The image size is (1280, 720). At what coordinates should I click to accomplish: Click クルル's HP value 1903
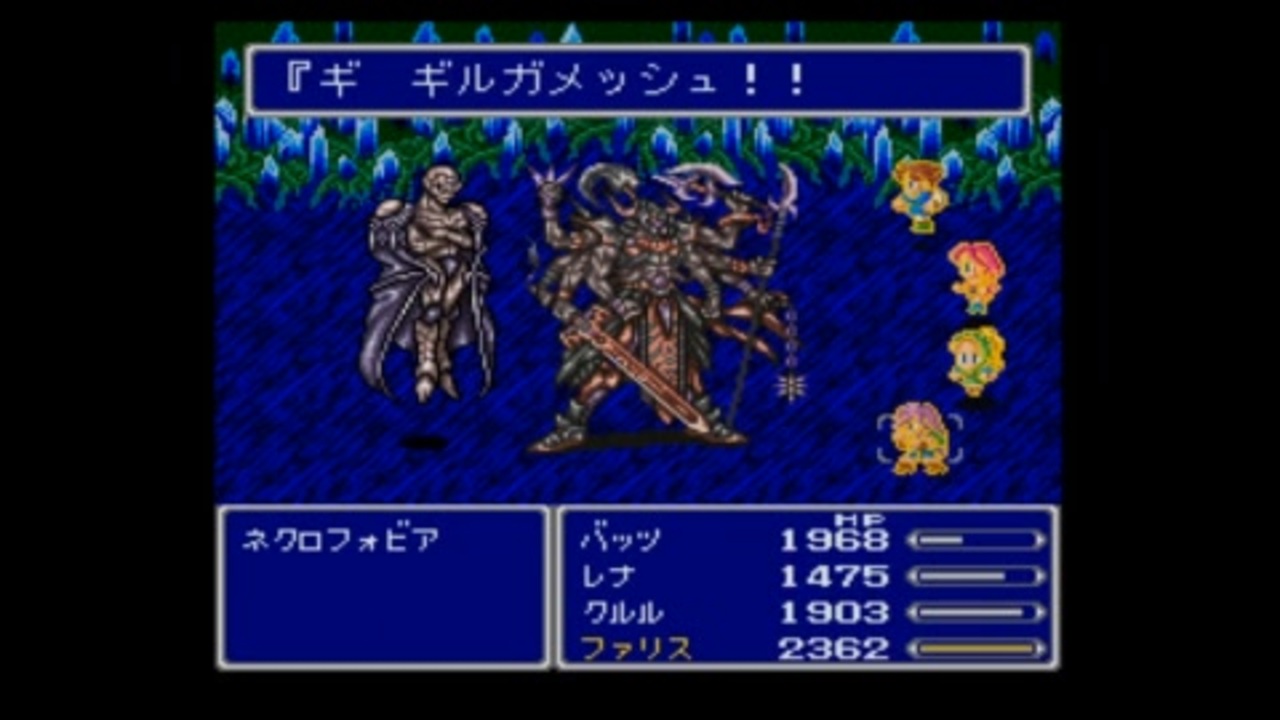tap(838, 611)
